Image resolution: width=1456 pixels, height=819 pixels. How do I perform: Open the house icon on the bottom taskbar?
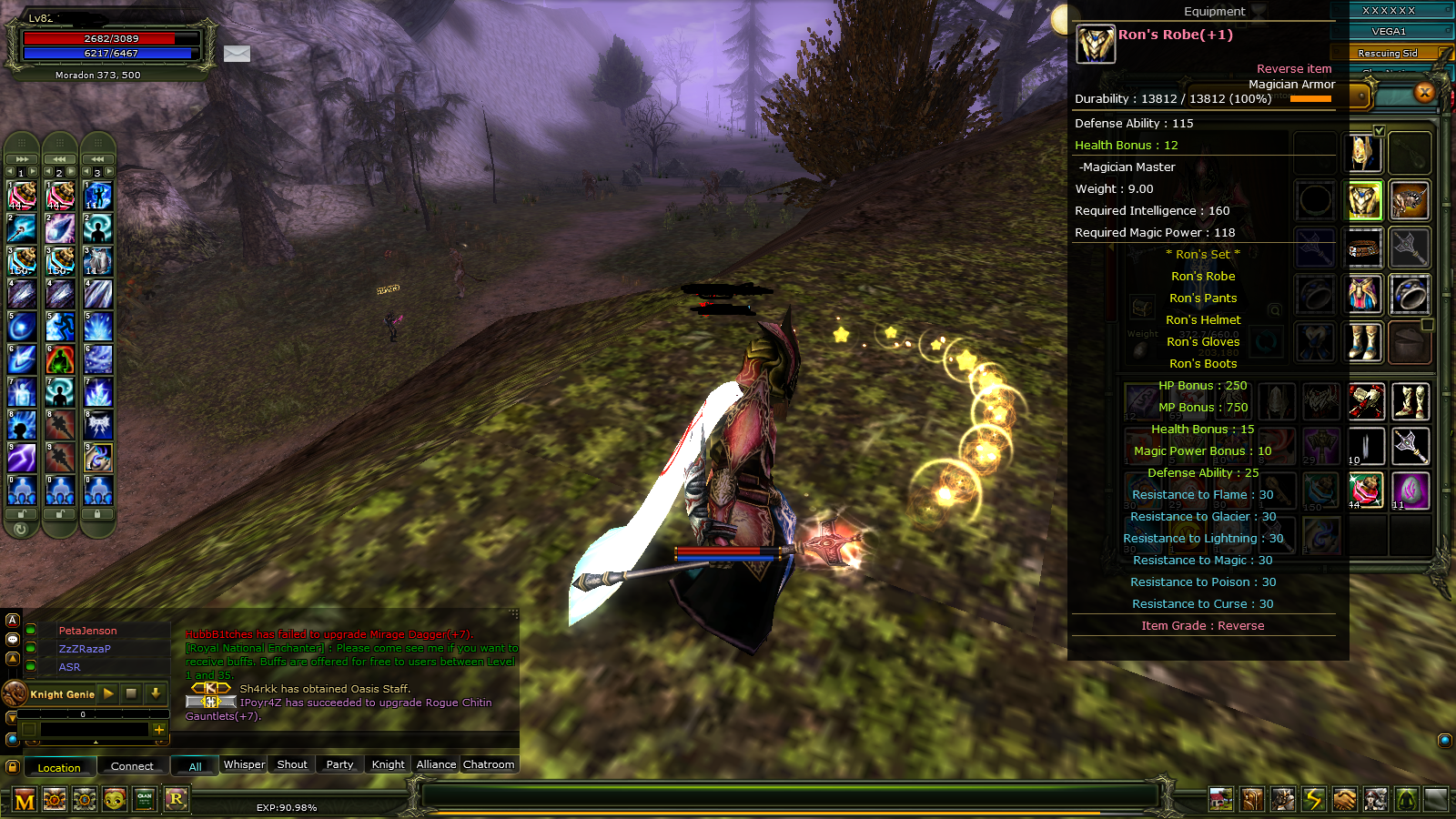(1221, 798)
